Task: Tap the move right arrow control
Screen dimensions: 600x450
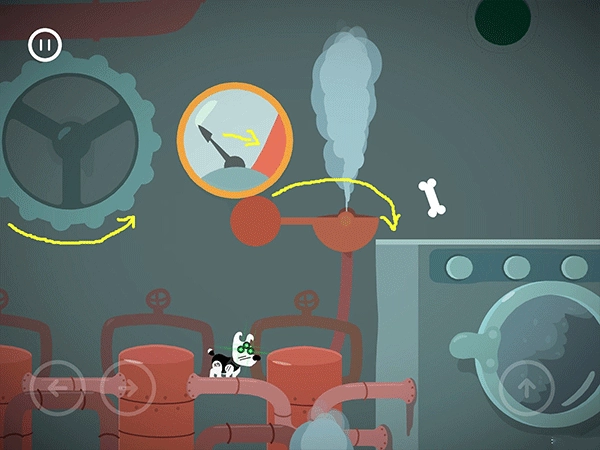Action: (x=128, y=387)
